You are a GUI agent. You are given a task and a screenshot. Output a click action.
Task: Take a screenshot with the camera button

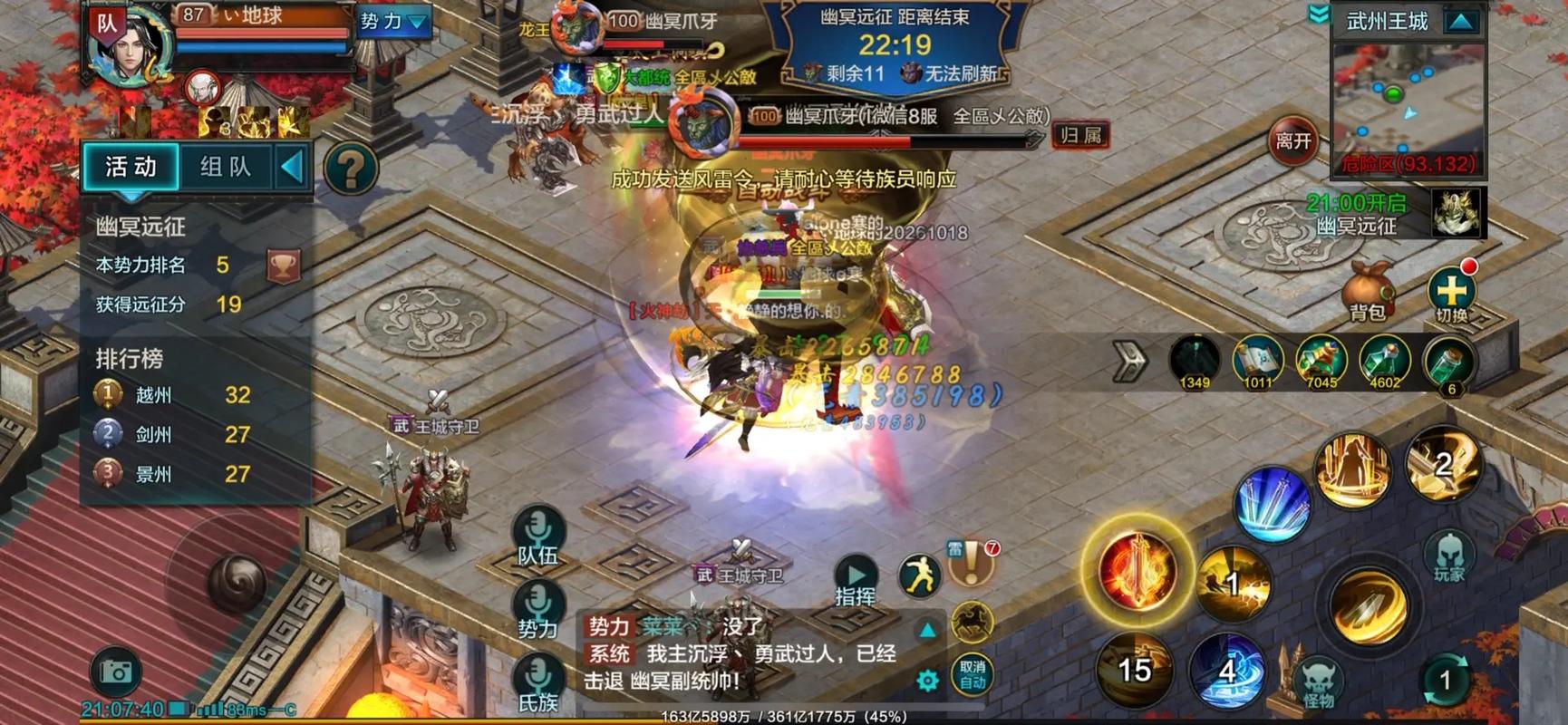pyautogui.click(x=116, y=672)
